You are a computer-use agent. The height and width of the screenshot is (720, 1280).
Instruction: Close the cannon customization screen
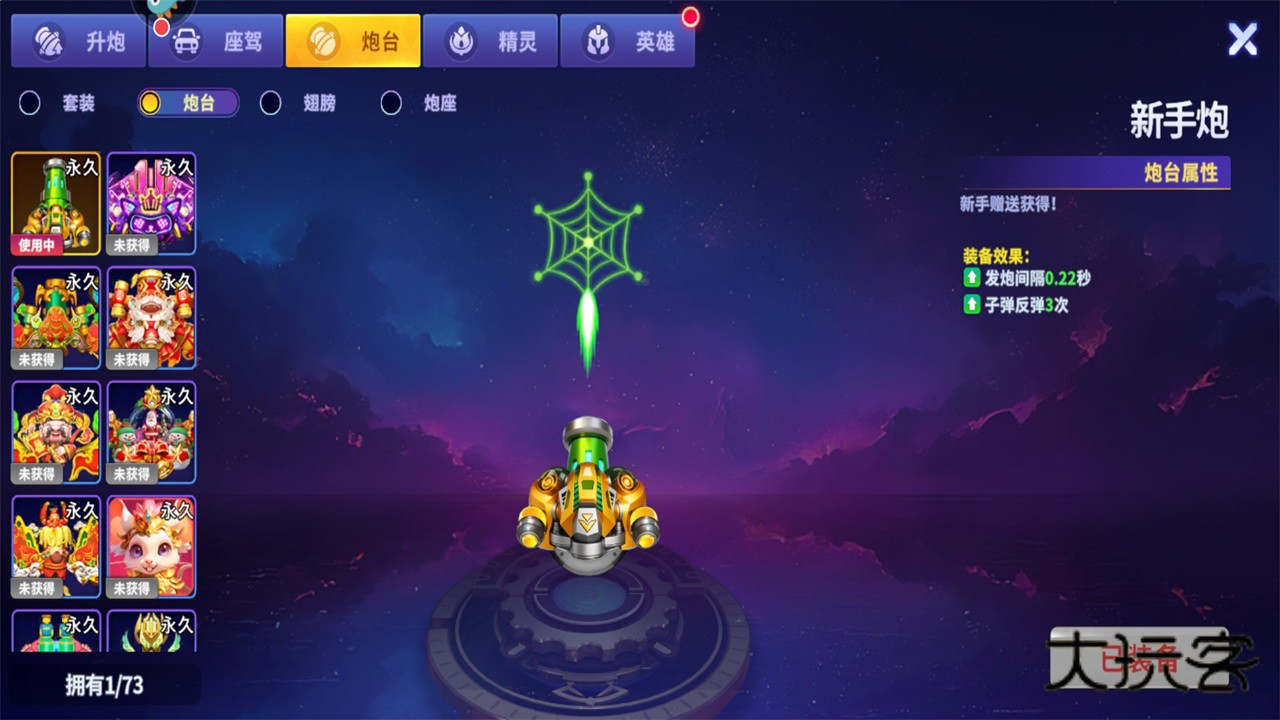(x=1243, y=40)
